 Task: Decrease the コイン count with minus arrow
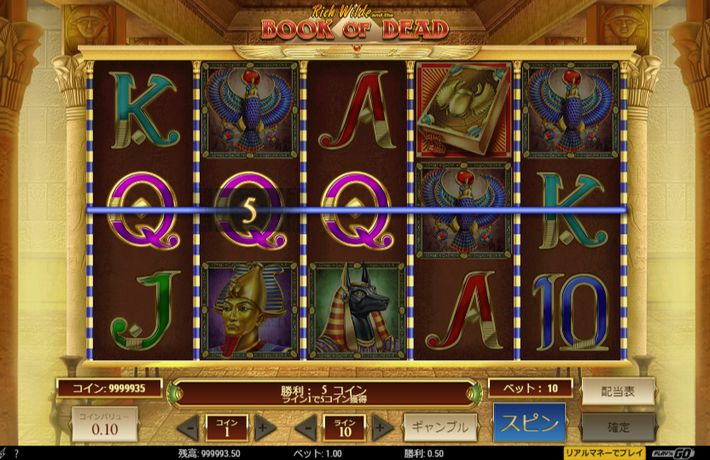pyautogui.click(x=186, y=427)
